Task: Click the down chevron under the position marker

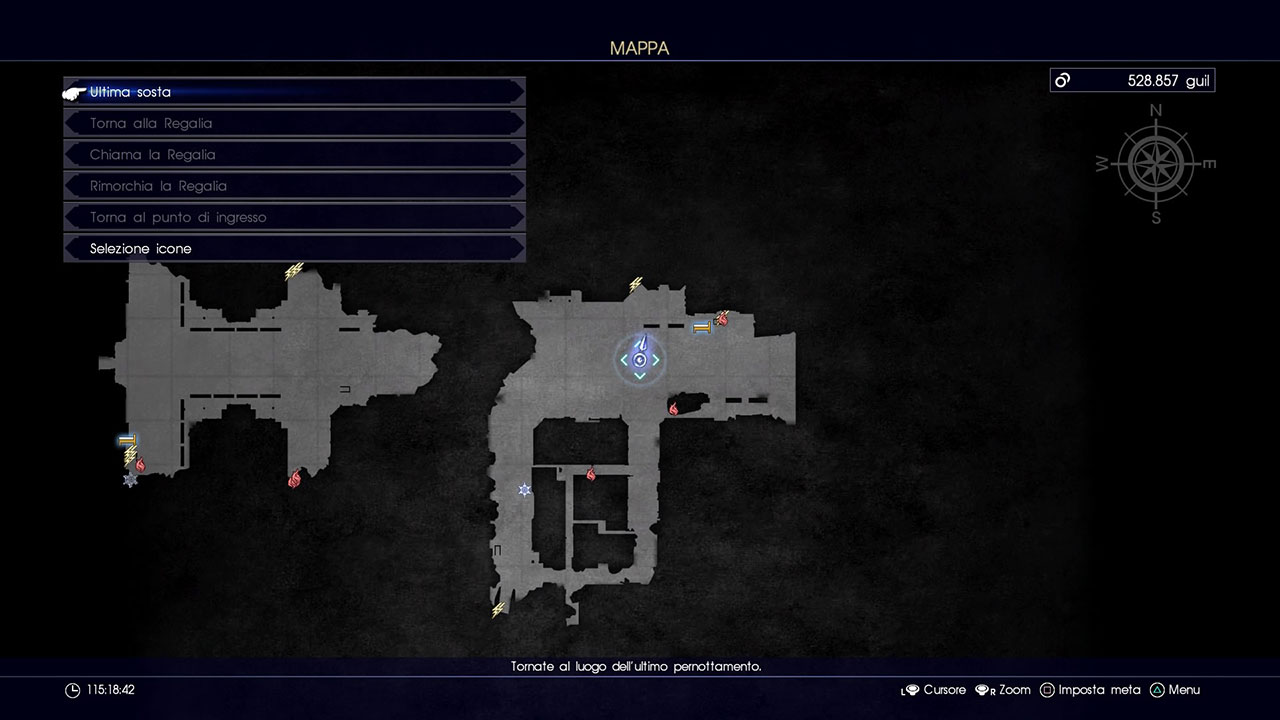Action: point(640,375)
